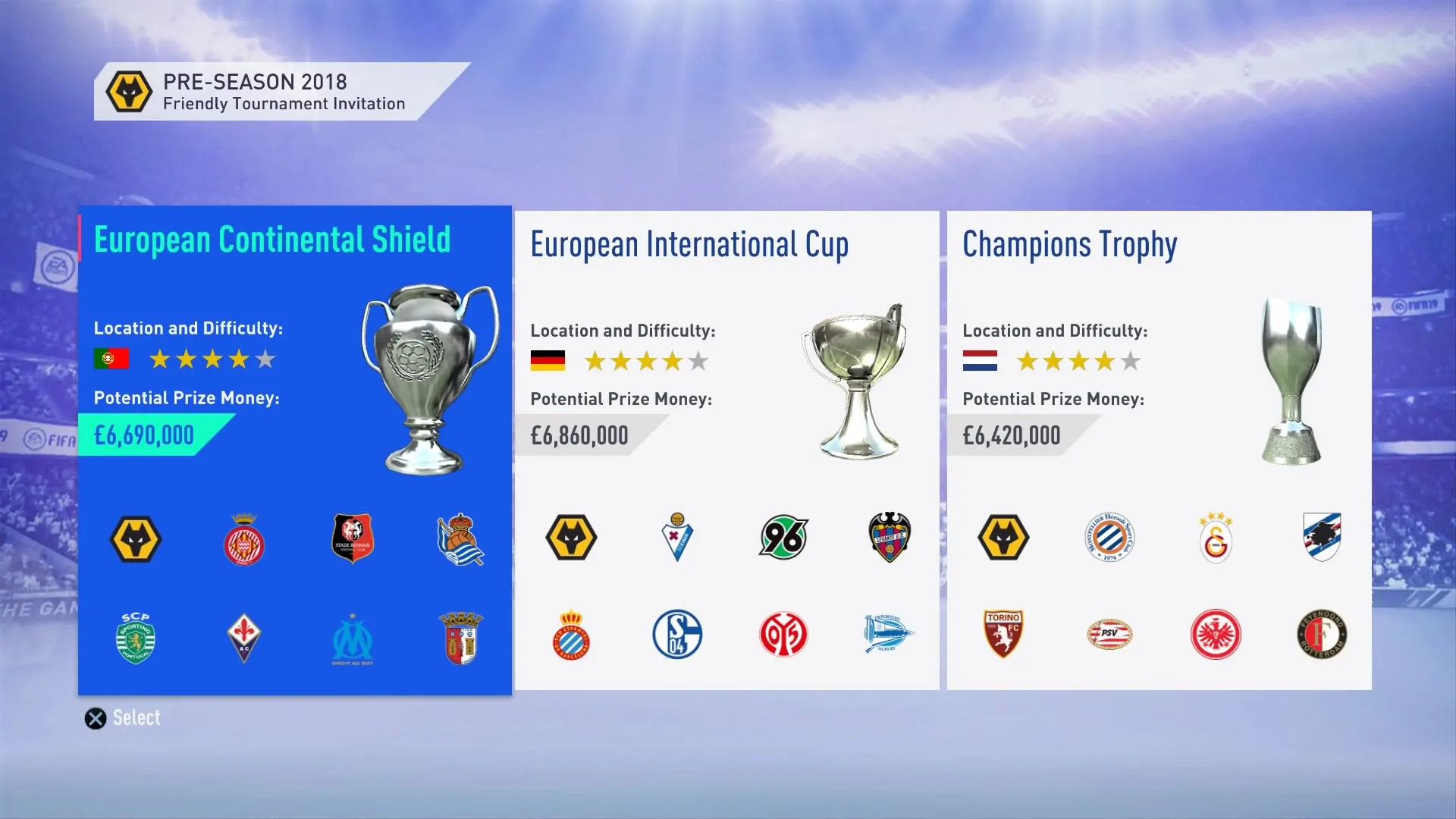Viewport: 1456px width, 819px height.
Task: Select the Olympique Marseille badge
Action: (351, 639)
